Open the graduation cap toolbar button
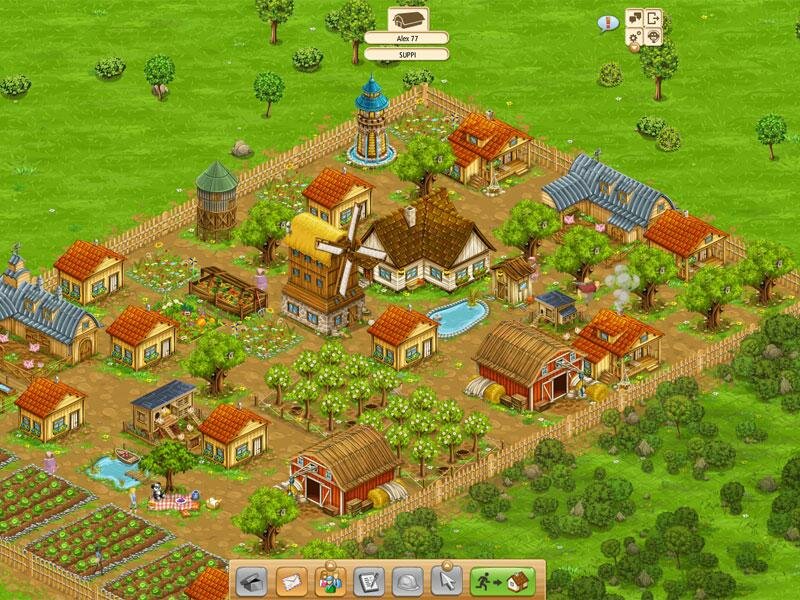 (x=251, y=580)
